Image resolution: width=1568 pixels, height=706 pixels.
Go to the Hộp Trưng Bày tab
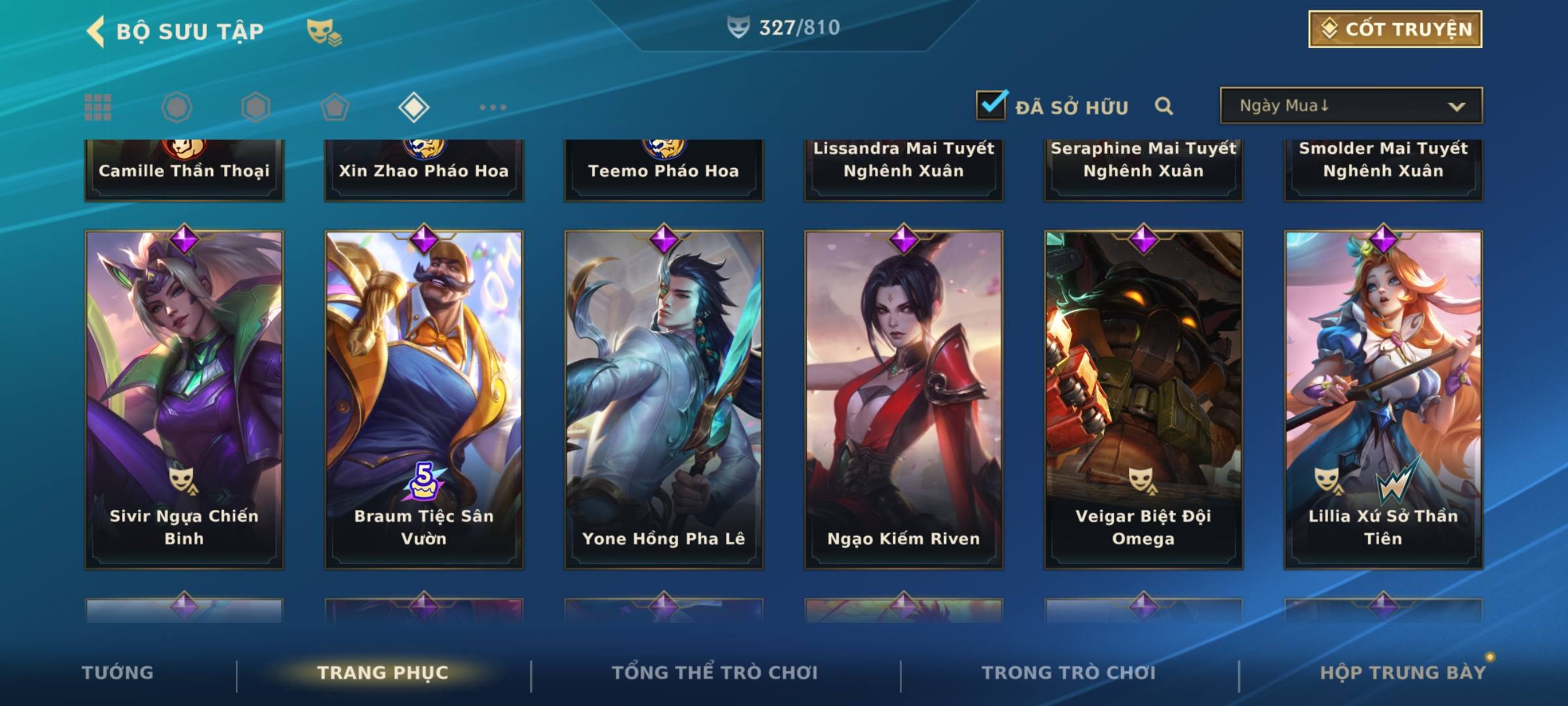[x=1403, y=673]
